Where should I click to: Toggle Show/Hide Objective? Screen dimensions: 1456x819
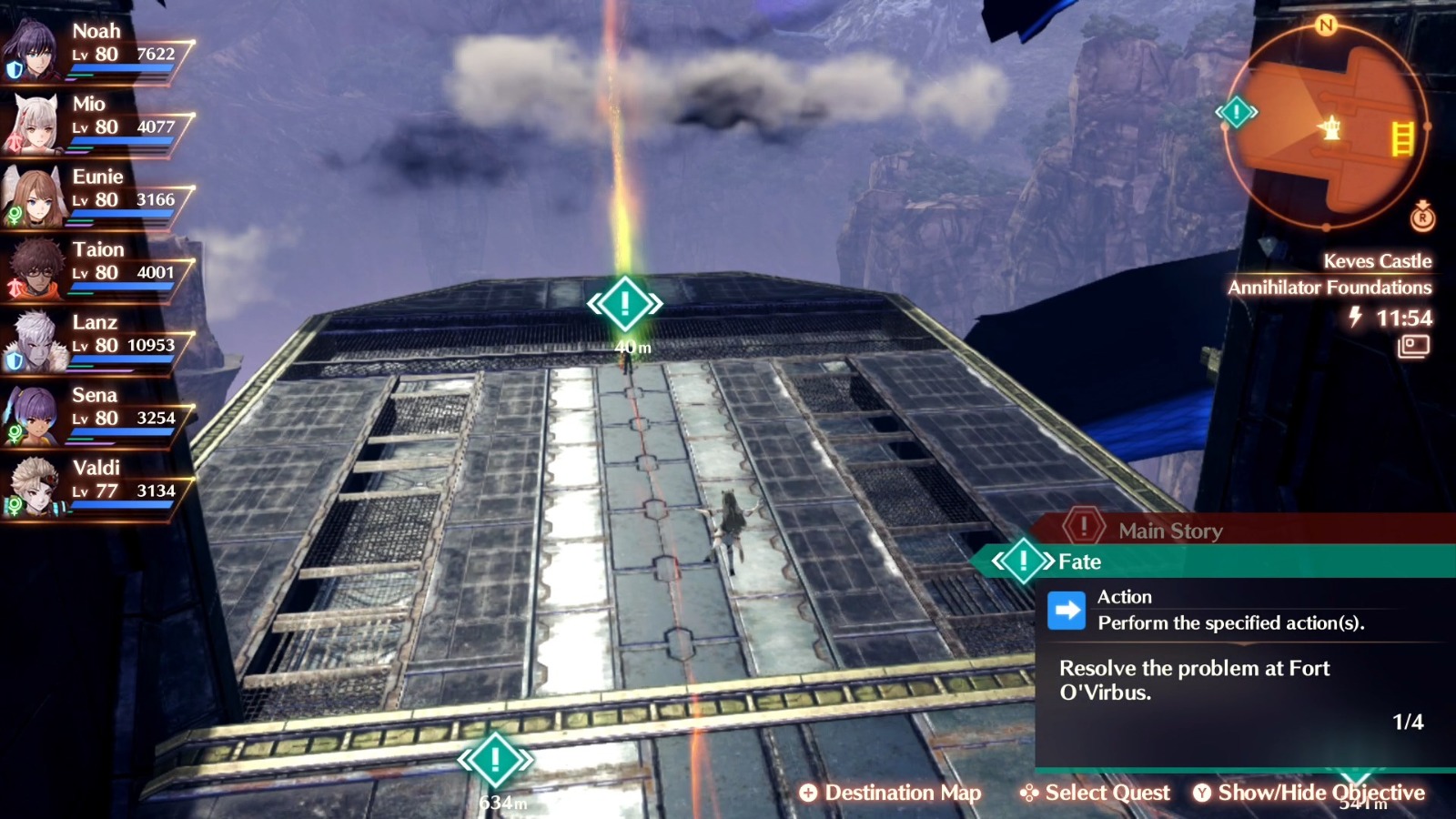1309,793
